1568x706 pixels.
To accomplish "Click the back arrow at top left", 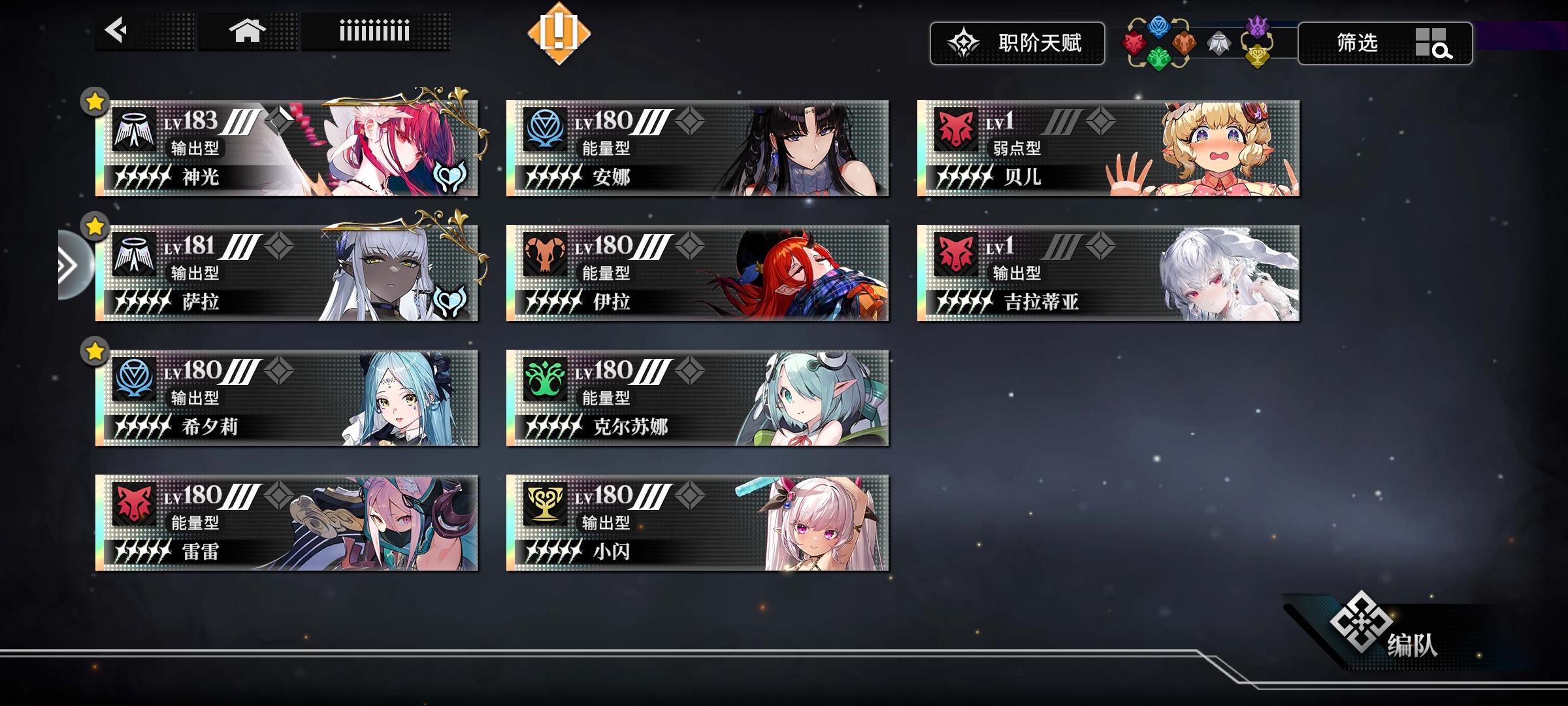I will coord(114,29).
